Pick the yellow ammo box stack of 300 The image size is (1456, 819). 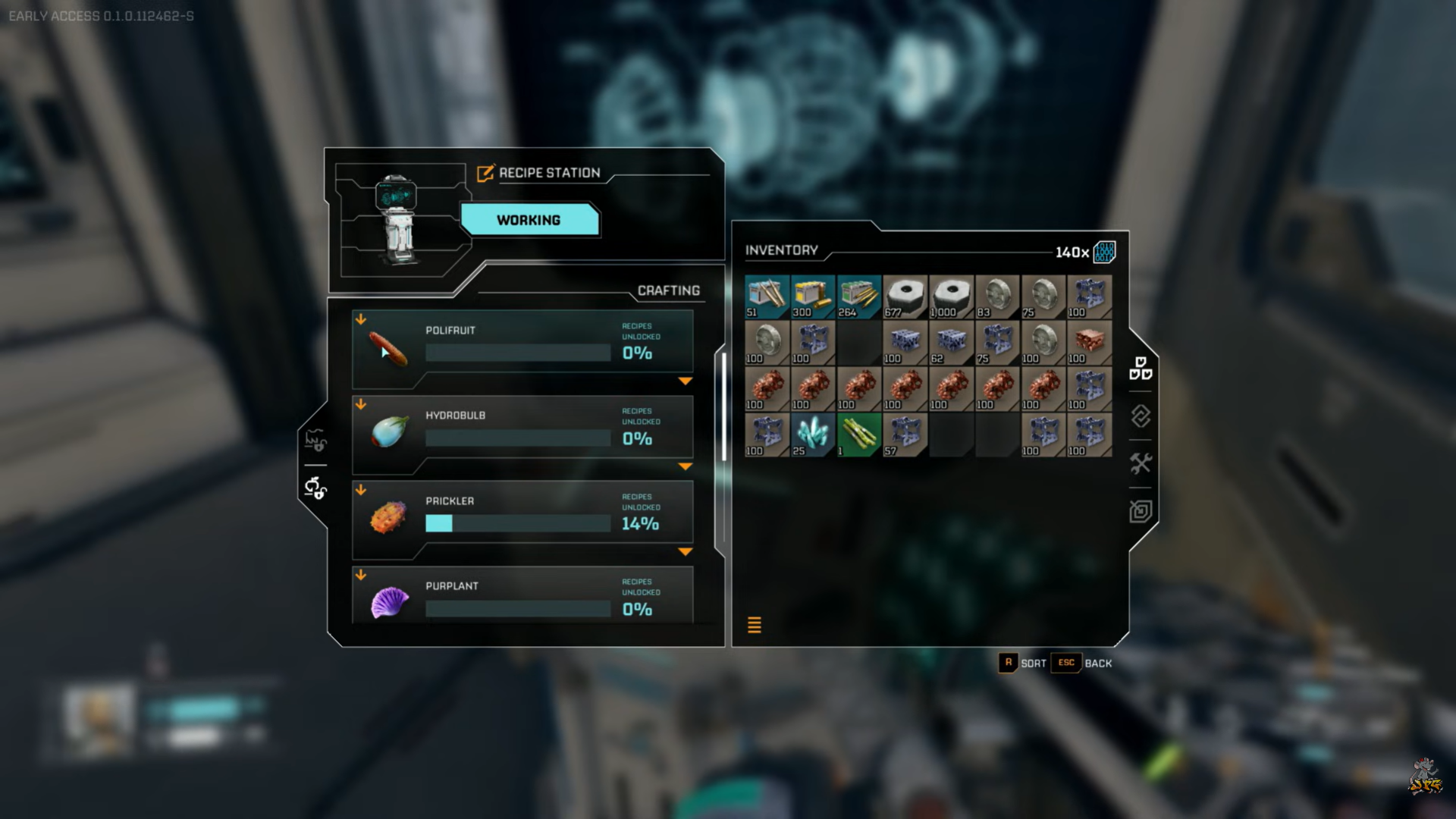tap(813, 297)
